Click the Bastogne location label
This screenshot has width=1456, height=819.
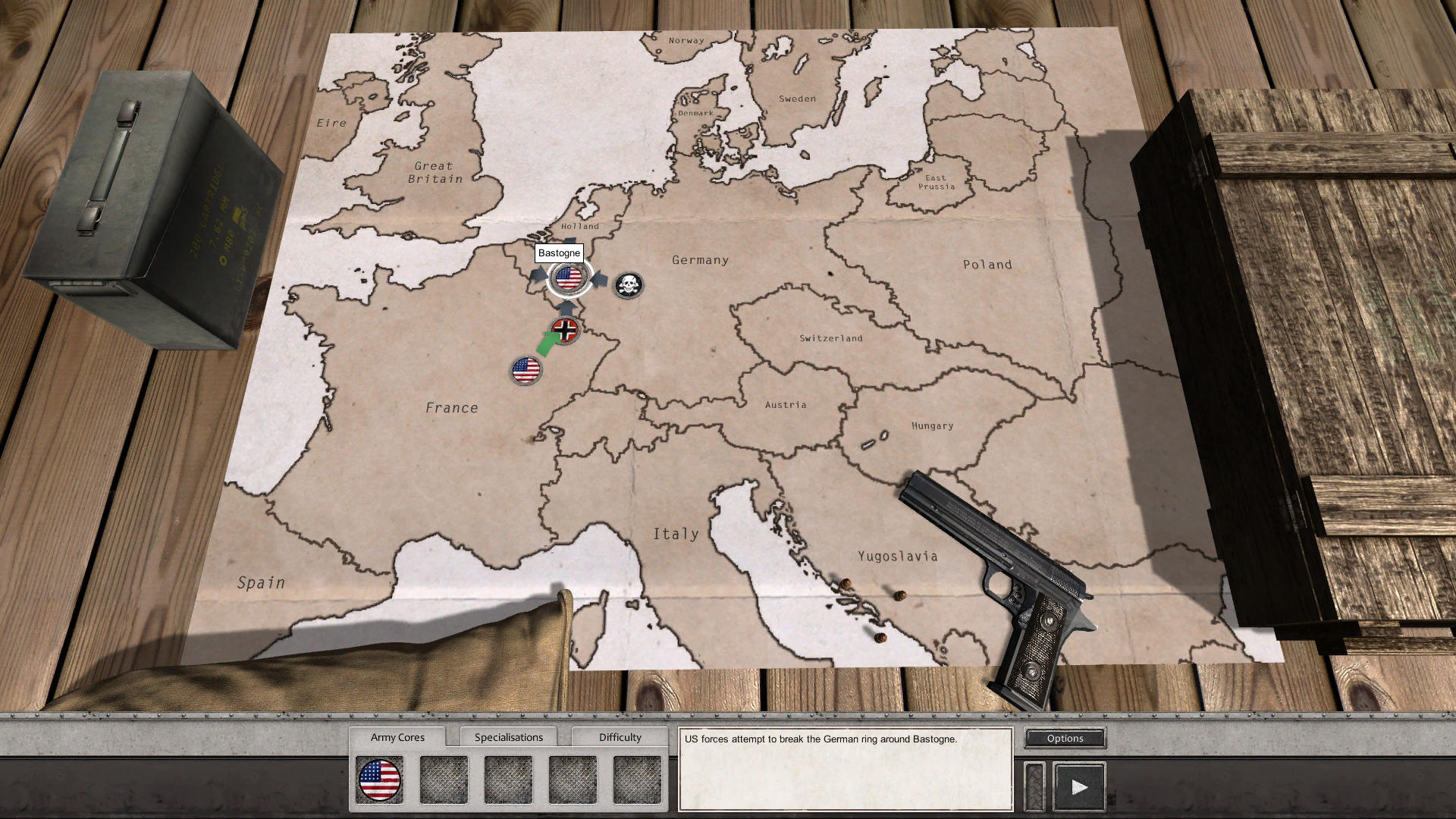click(x=559, y=253)
